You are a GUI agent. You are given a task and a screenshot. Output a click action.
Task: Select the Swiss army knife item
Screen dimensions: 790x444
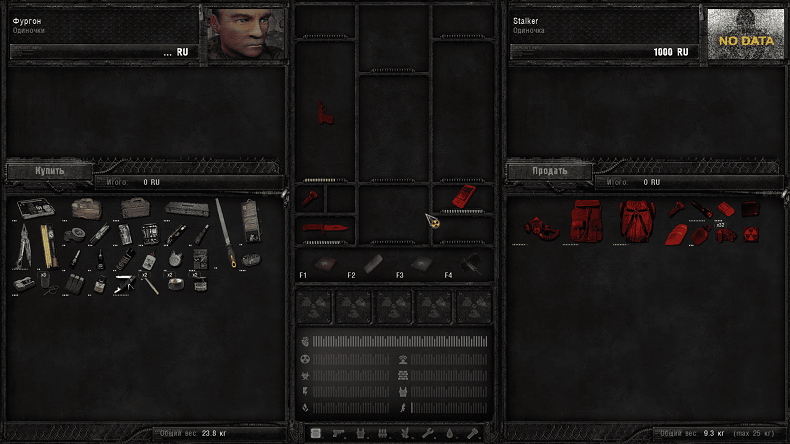pos(125,284)
